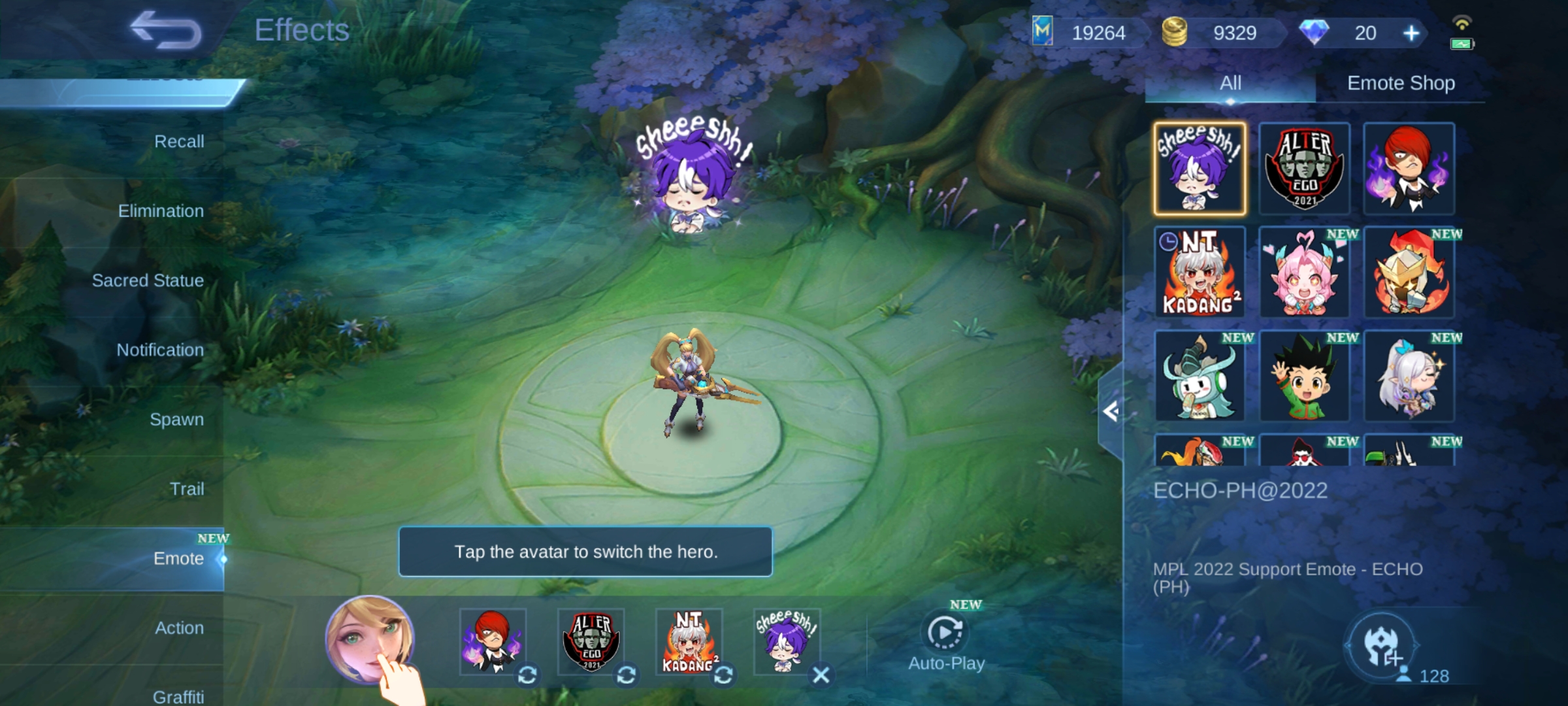Switch to the Emote Shop tab
The height and width of the screenshot is (706, 1568).
pos(1401,83)
